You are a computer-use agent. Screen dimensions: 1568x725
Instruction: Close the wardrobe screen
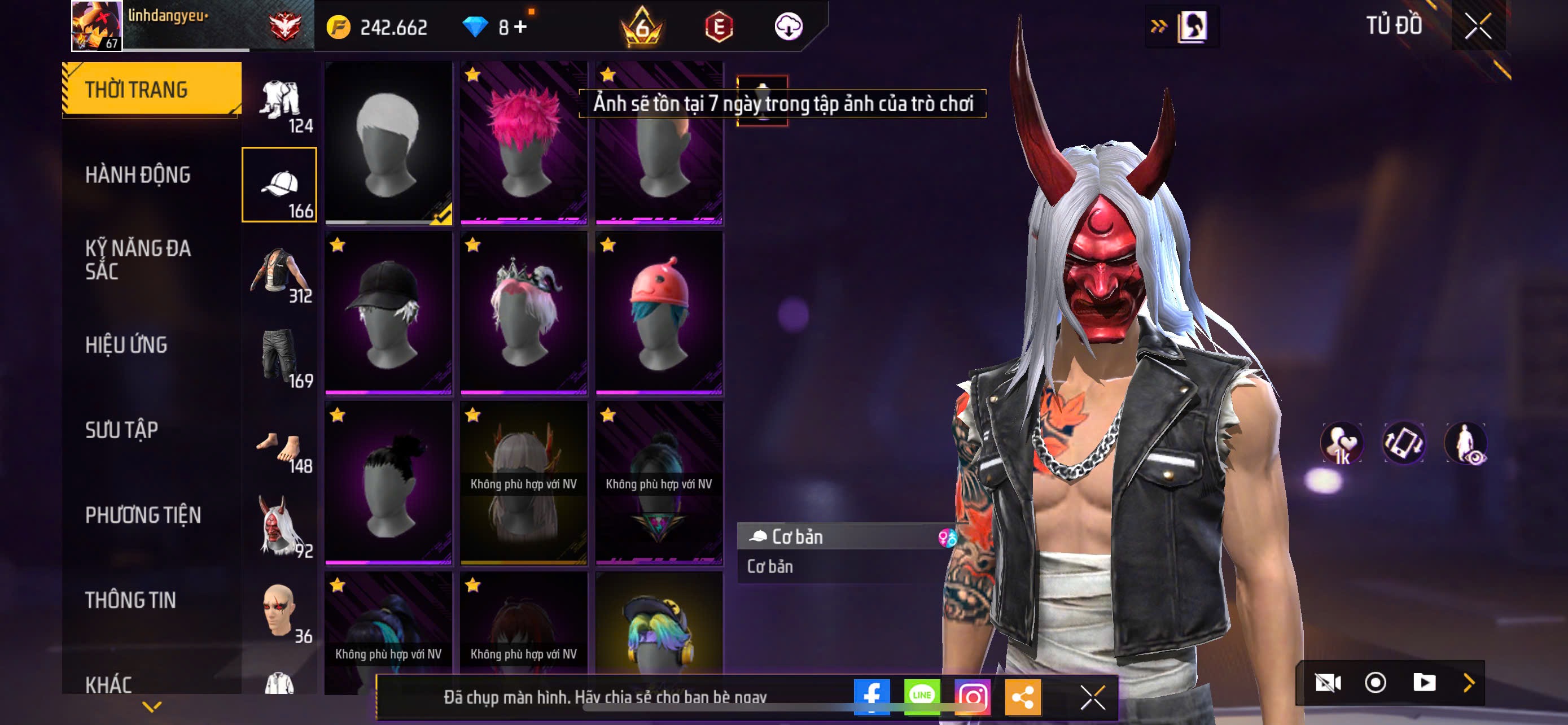click(x=1478, y=26)
